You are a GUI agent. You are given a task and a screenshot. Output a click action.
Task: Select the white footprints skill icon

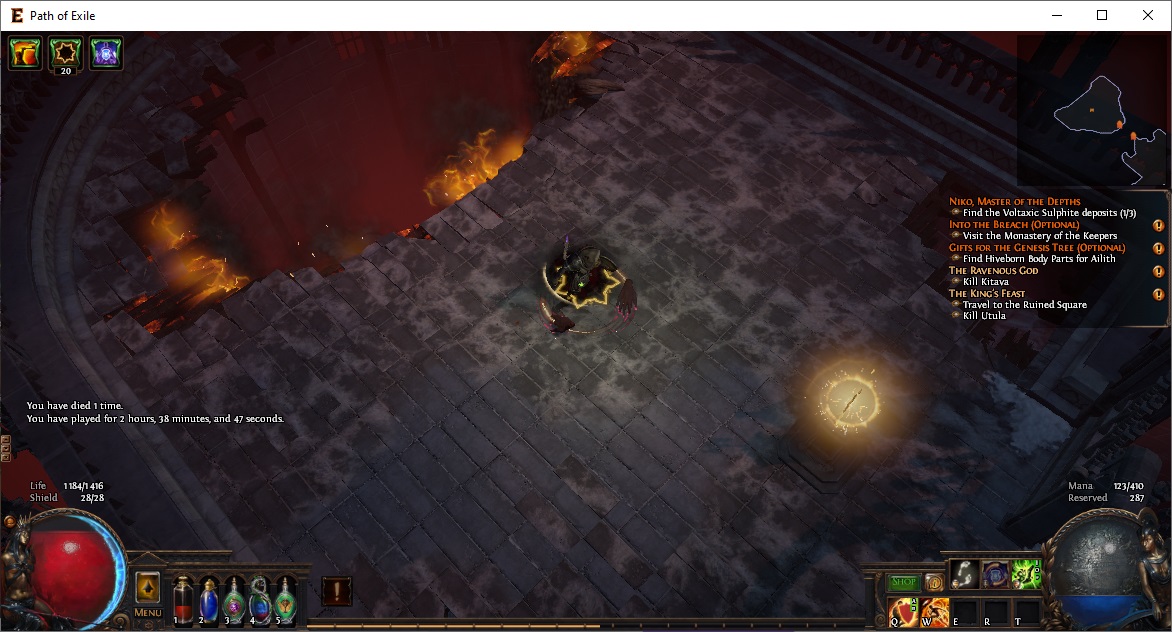point(965,573)
